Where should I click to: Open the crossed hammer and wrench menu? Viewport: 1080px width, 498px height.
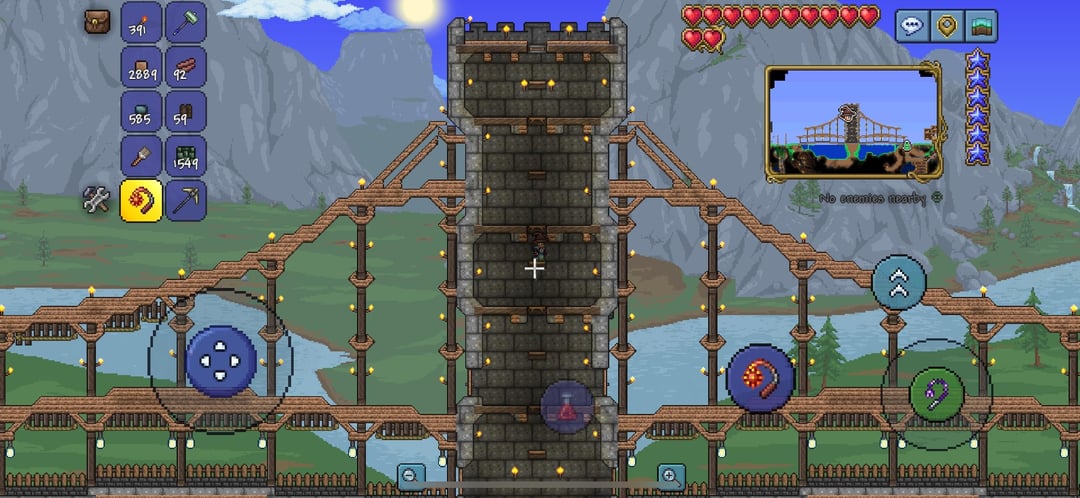coord(97,201)
